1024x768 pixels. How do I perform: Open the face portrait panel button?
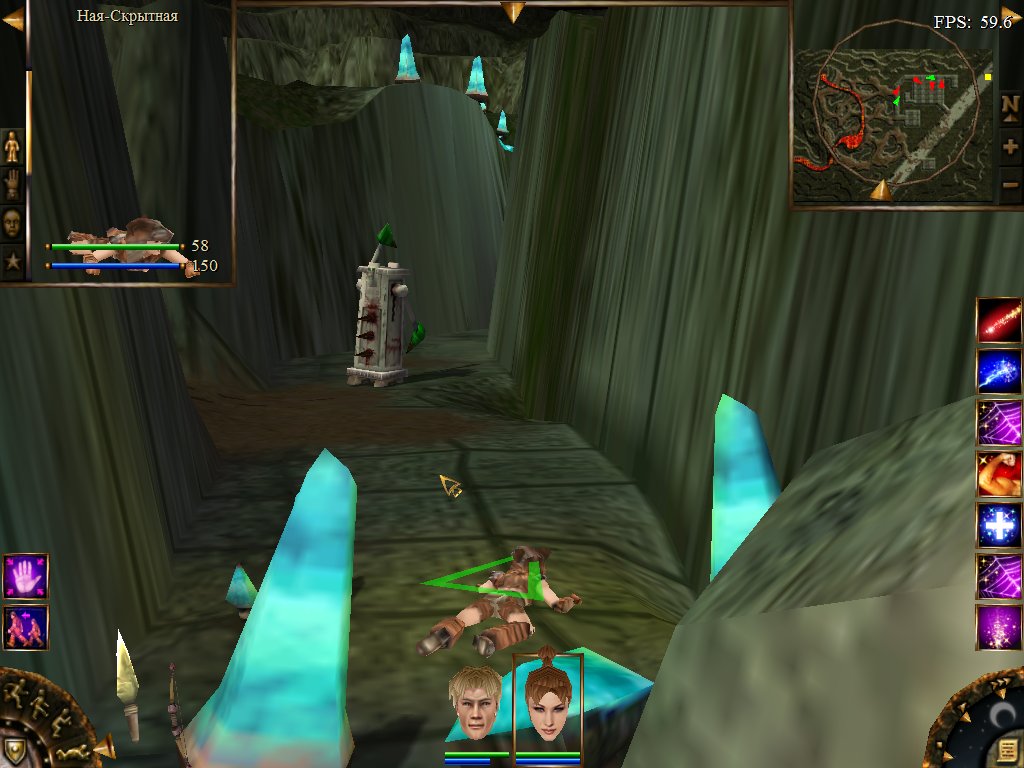pyautogui.click(x=12, y=223)
